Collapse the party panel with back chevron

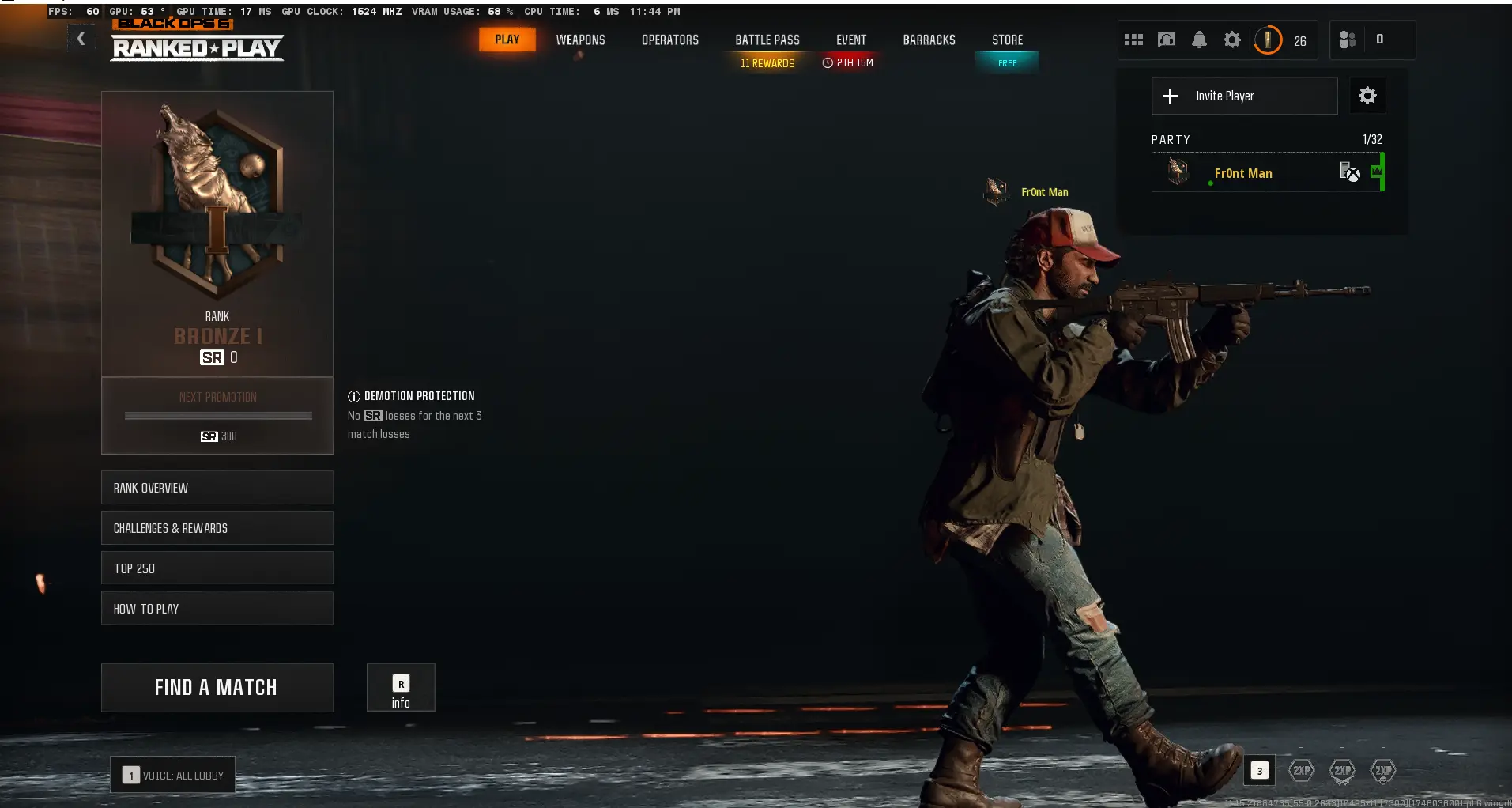[81, 37]
